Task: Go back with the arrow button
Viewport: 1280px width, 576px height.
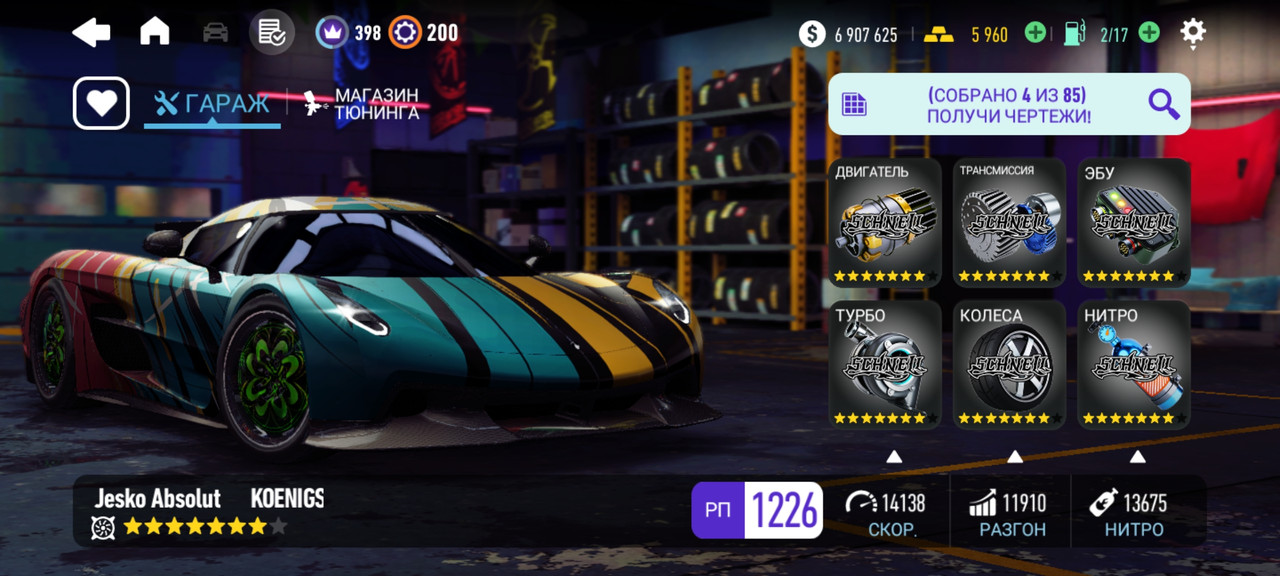Action: pos(91,33)
